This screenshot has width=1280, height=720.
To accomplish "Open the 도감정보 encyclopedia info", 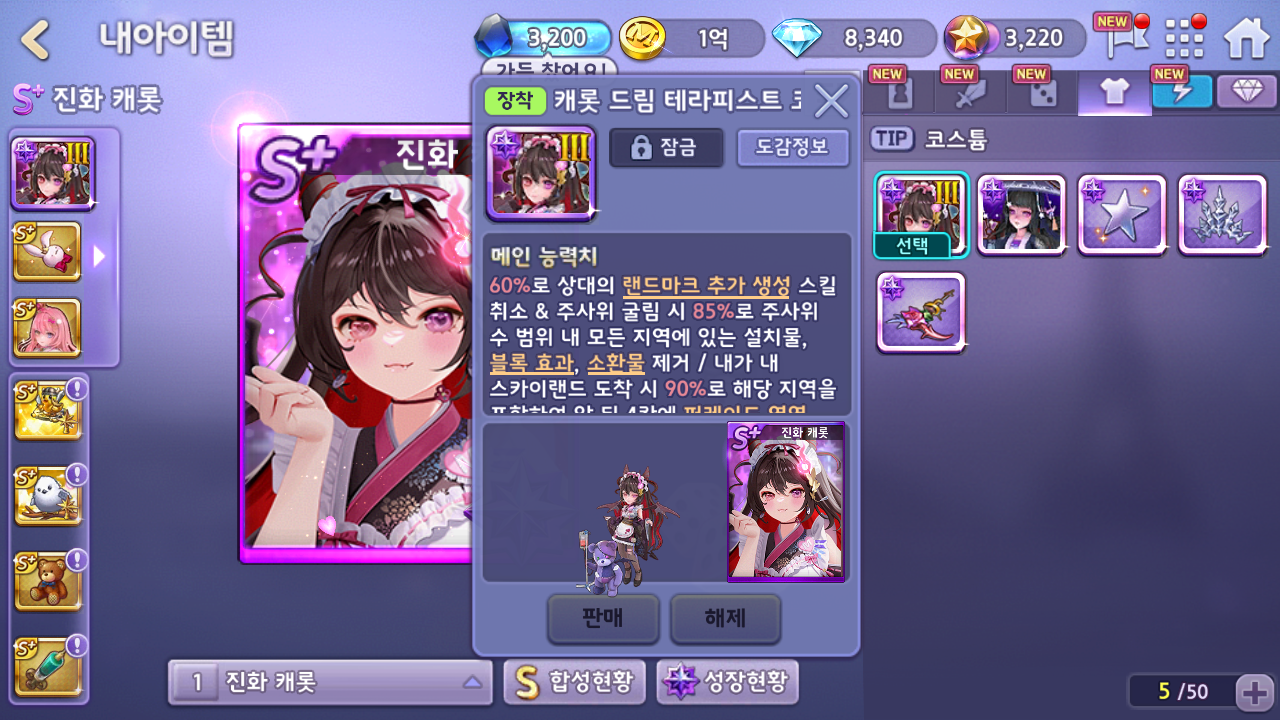I will click(792, 148).
